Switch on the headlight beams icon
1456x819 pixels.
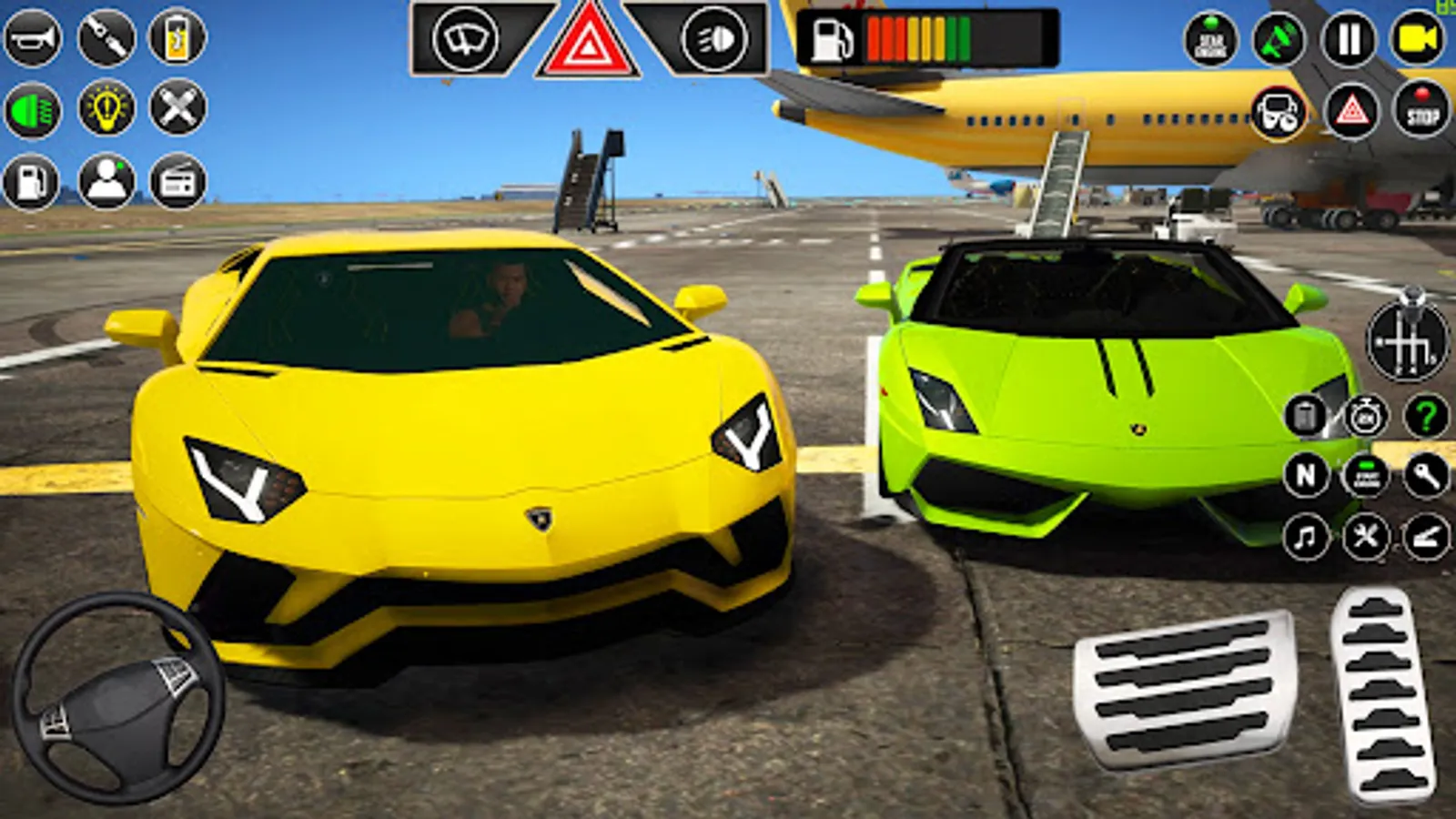click(714, 38)
